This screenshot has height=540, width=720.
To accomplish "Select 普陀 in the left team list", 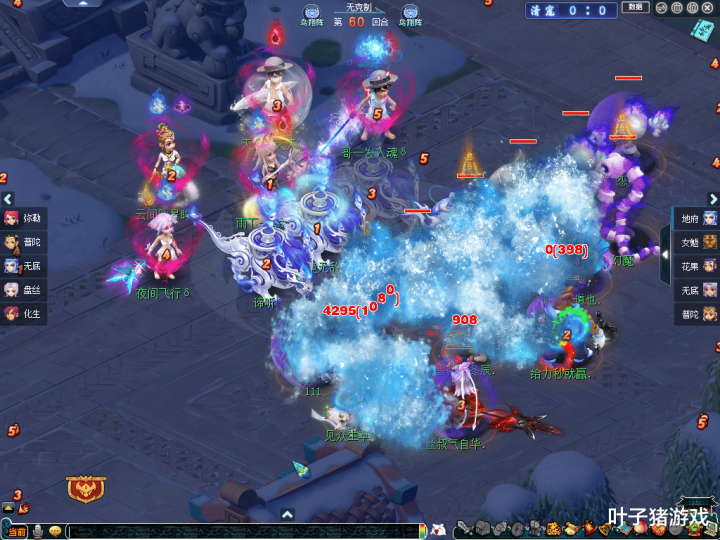I will pyautogui.click(x=24, y=242).
